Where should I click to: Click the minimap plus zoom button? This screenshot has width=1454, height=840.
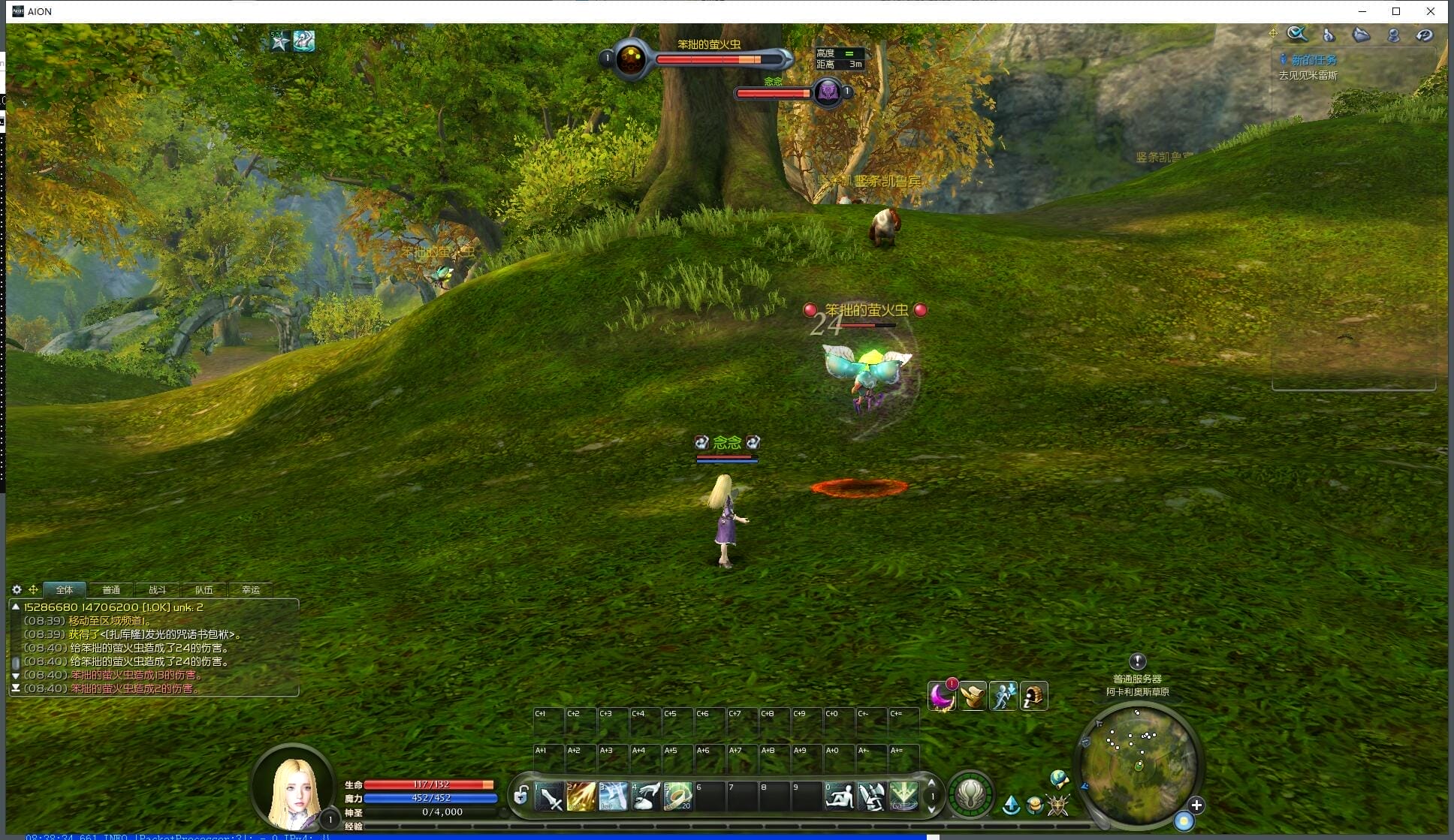pyautogui.click(x=1196, y=805)
